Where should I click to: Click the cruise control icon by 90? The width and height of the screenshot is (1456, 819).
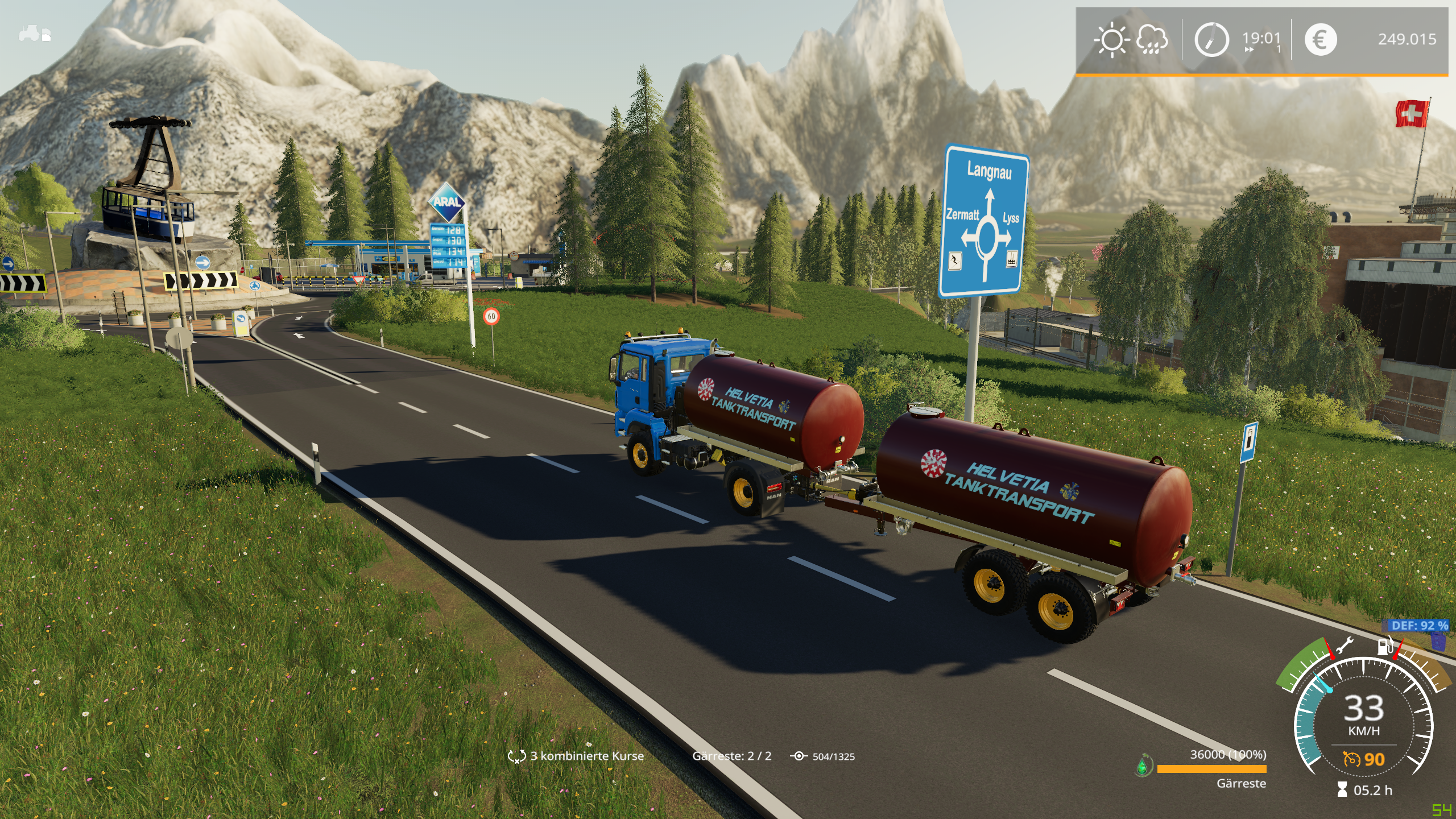click(1351, 759)
